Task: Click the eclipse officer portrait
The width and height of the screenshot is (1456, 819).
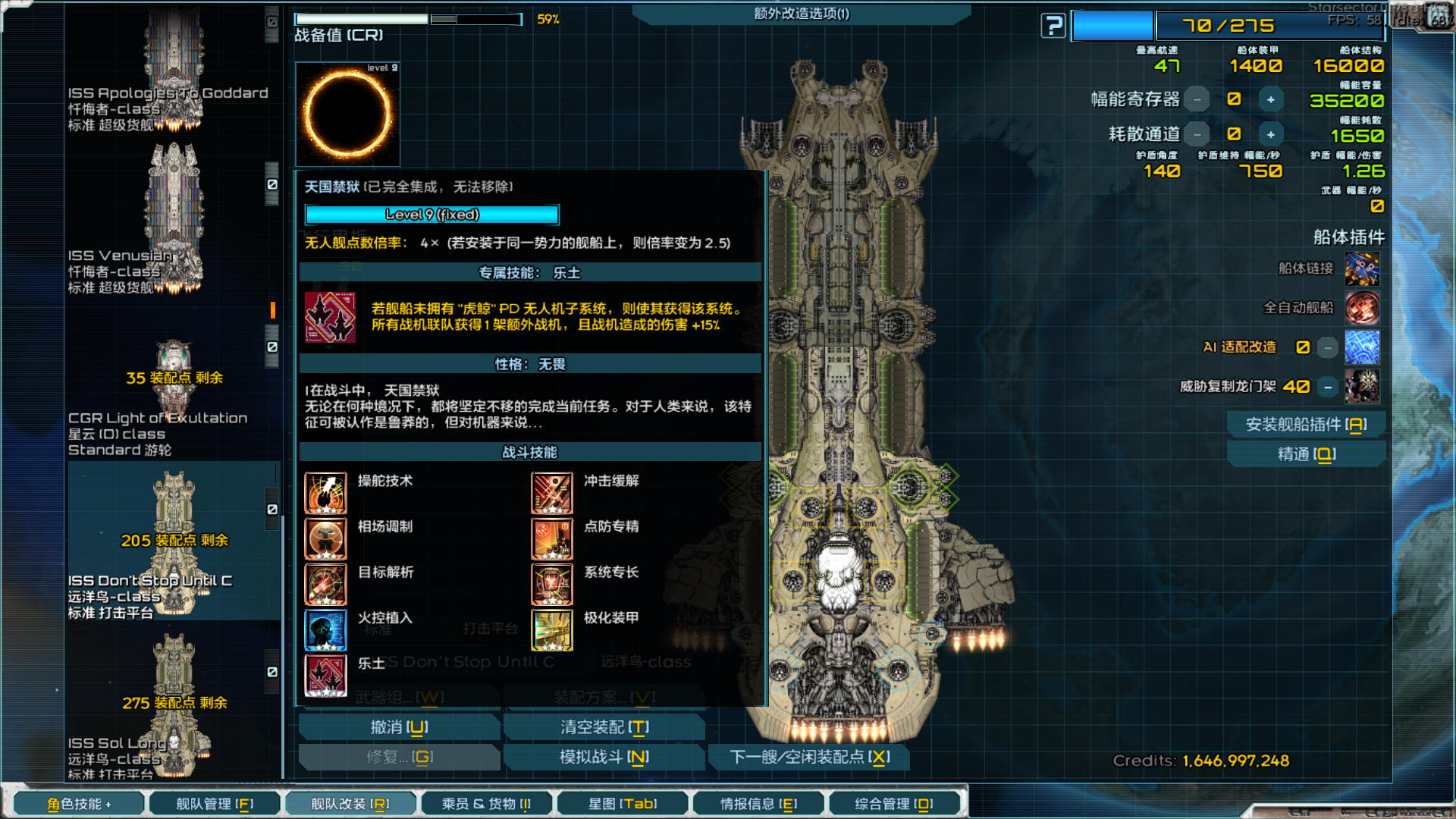Action: tap(347, 115)
